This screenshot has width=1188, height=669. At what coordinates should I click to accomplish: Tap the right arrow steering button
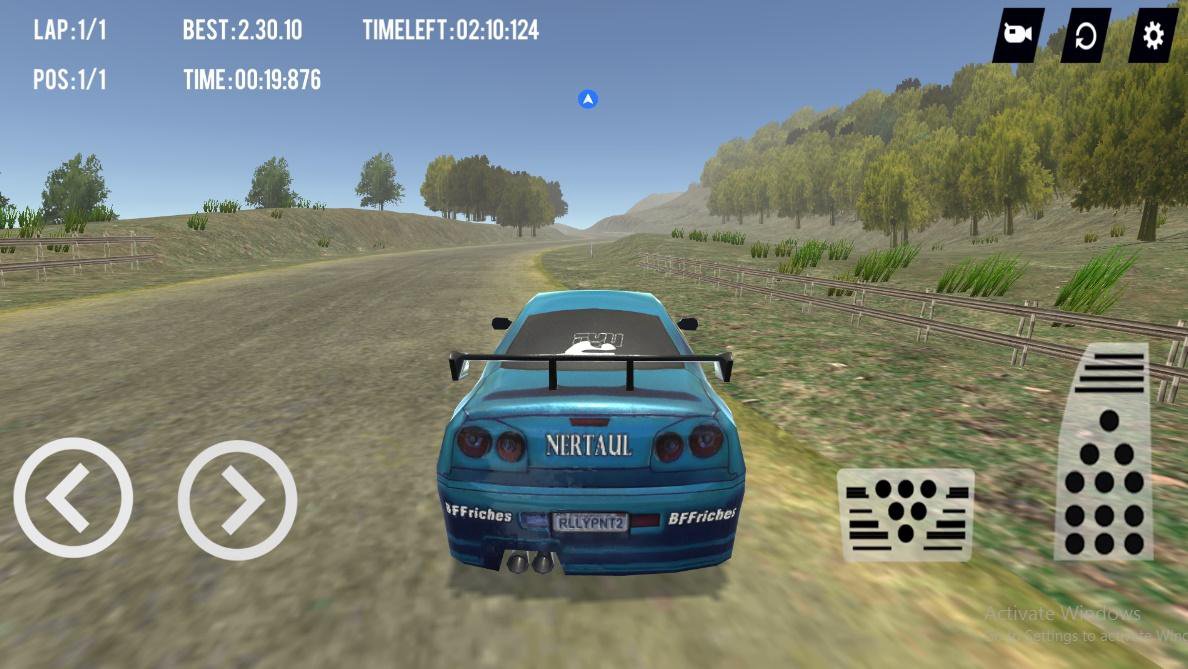[x=237, y=499]
